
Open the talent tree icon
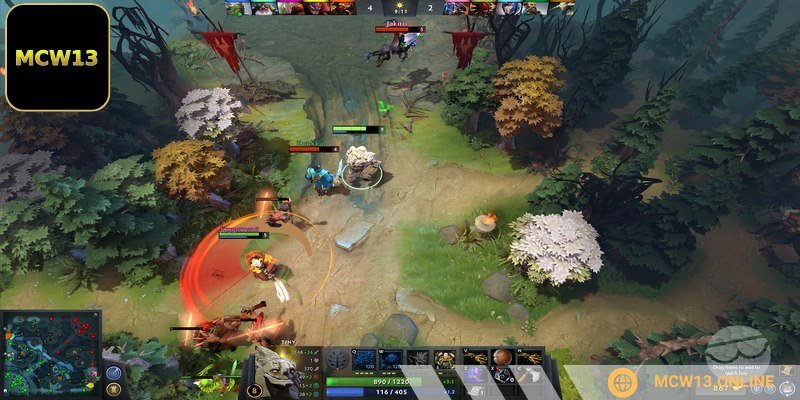(x=336, y=361)
